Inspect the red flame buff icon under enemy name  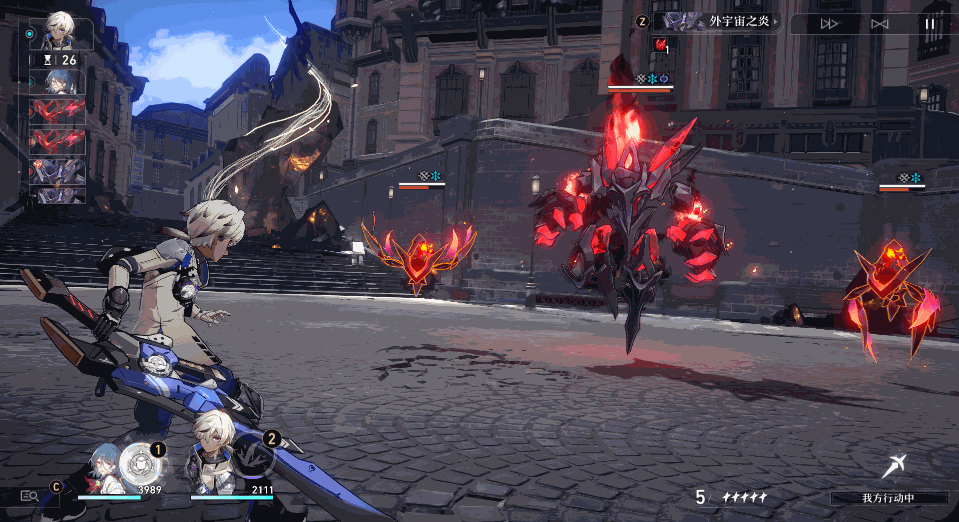(x=661, y=45)
